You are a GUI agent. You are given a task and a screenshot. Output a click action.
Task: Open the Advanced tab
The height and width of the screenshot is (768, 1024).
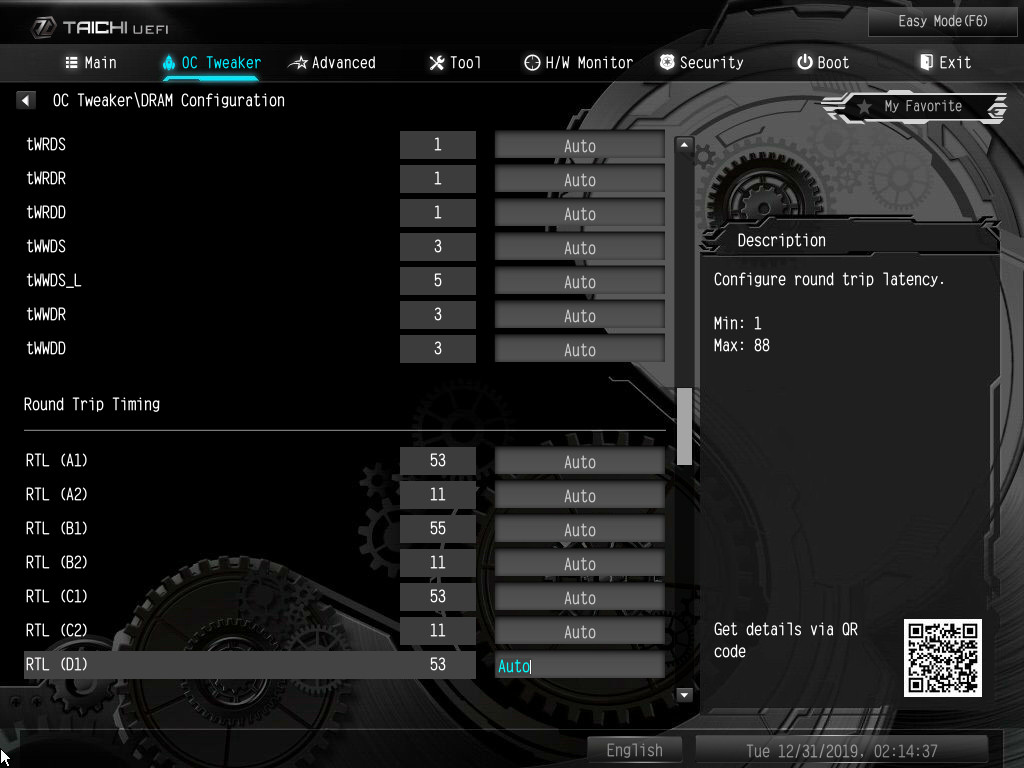click(x=332, y=62)
